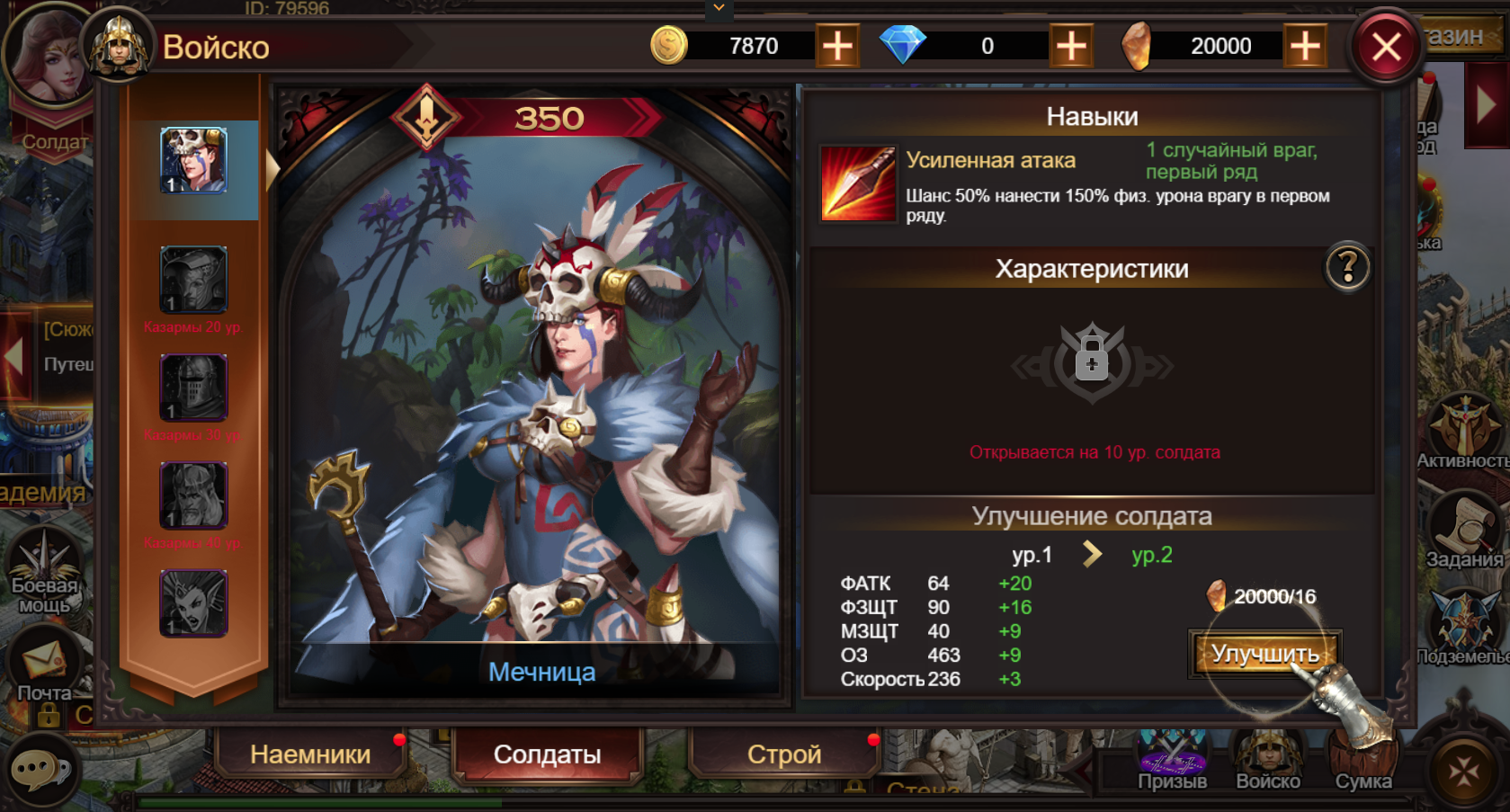Switch to the Строй tab
Screen dimensions: 1510x812
784,754
